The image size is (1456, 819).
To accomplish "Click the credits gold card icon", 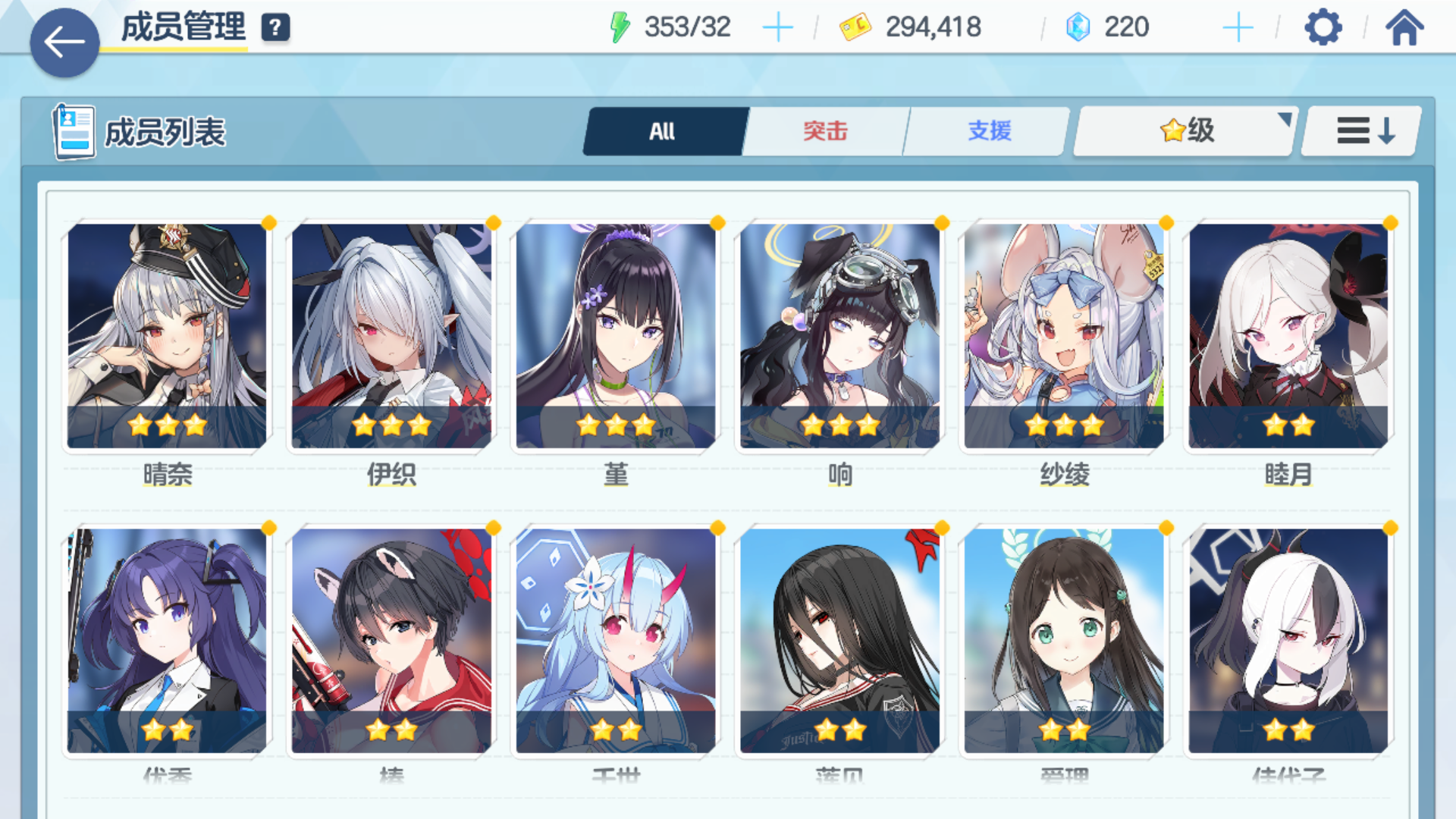I will (855, 27).
